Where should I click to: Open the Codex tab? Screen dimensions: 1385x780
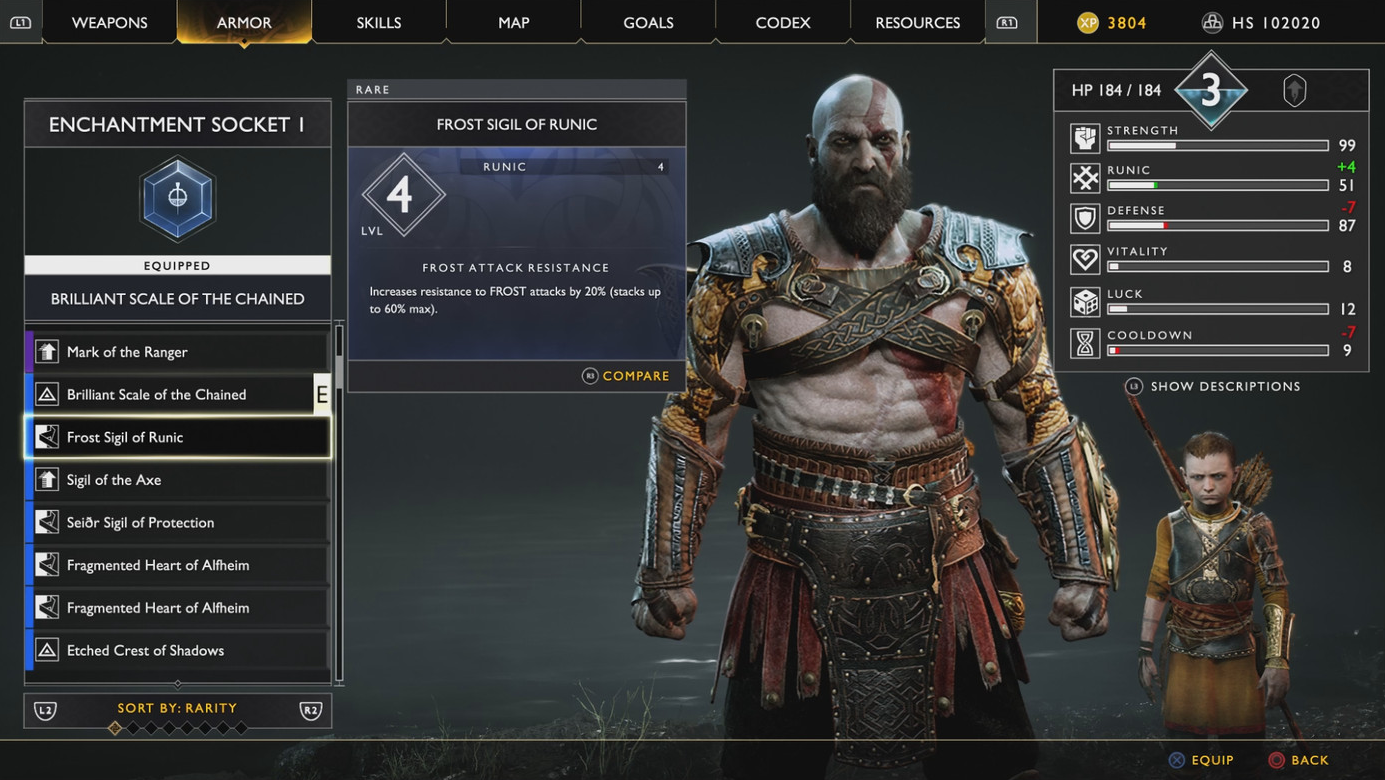click(783, 22)
